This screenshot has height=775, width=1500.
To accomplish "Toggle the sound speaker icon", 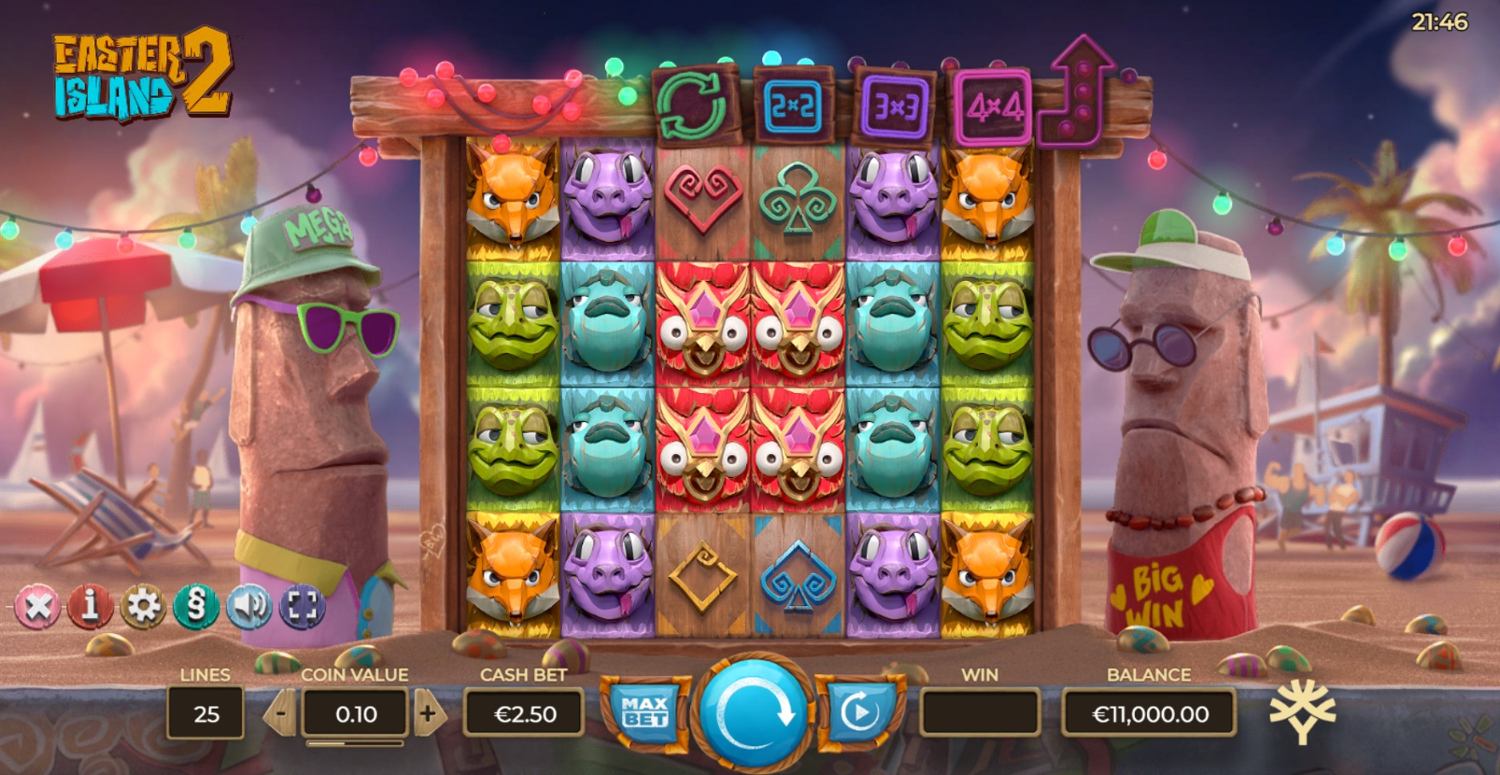I will pyautogui.click(x=249, y=607).
